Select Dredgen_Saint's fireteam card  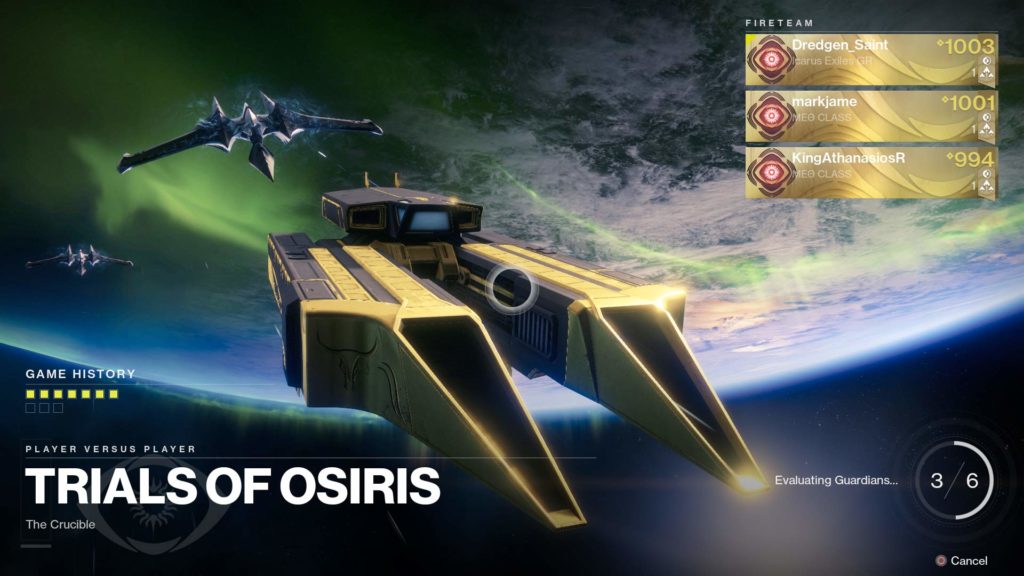tap(870, 60)
